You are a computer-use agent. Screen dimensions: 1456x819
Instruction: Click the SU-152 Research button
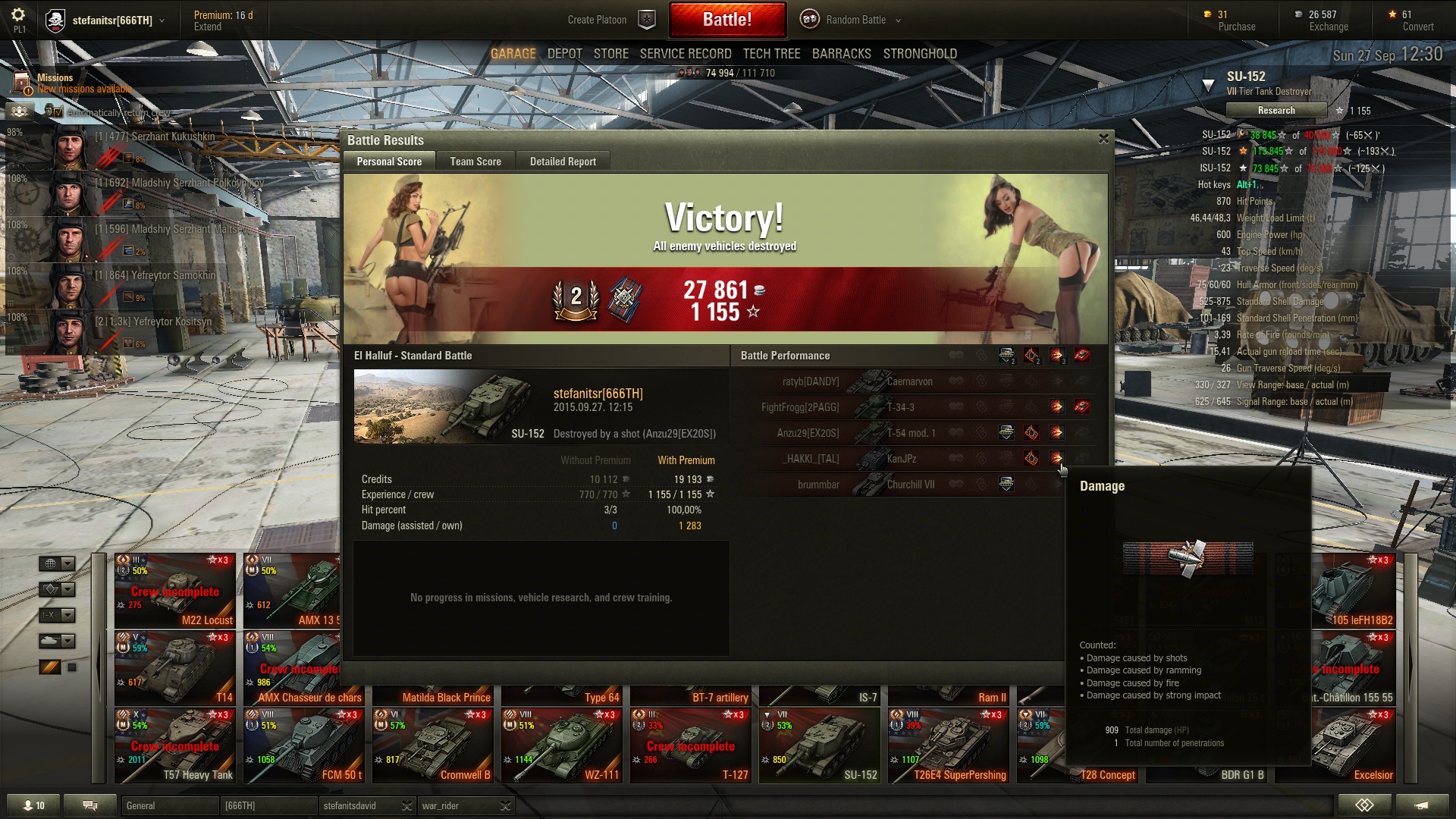pos(1276,111)
